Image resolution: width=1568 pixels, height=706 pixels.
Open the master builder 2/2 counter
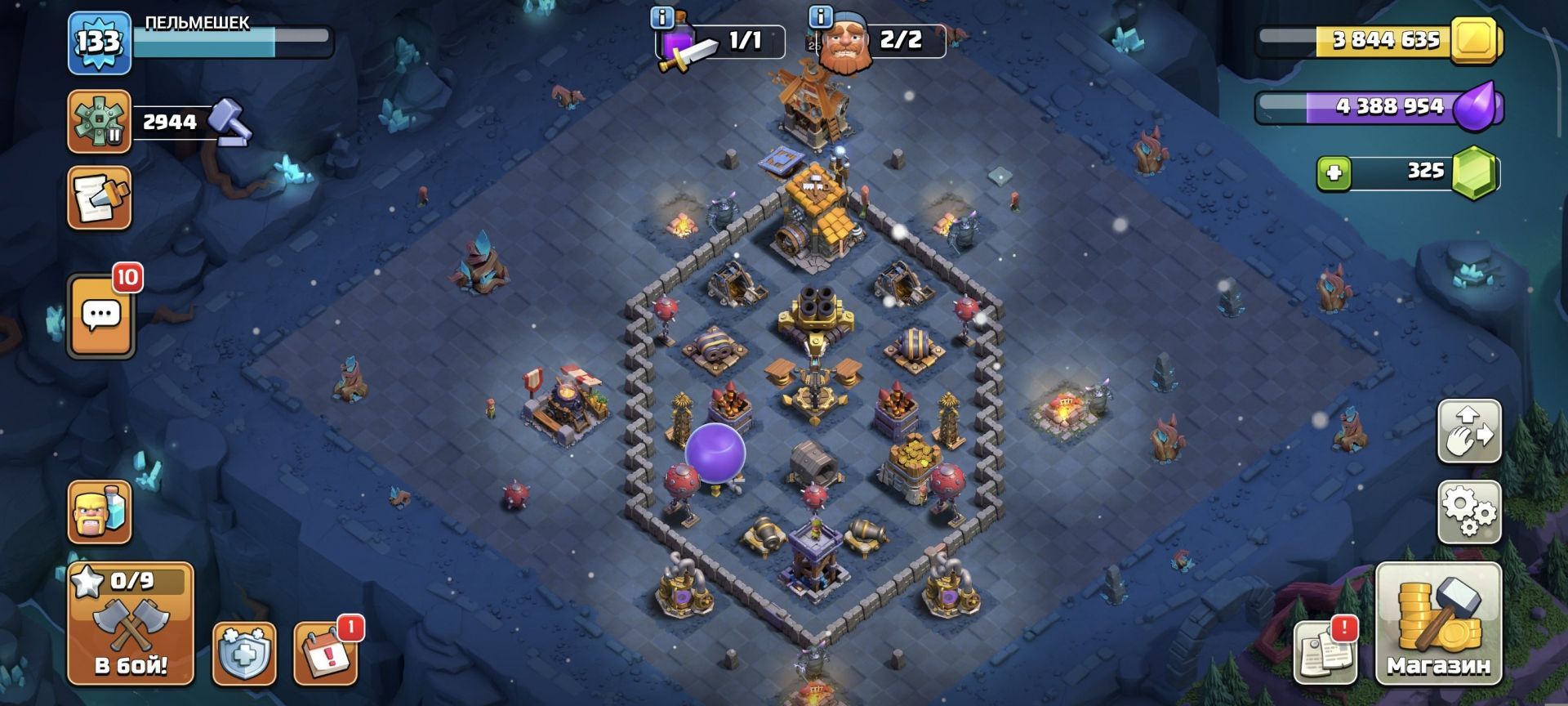pos(882,40)
